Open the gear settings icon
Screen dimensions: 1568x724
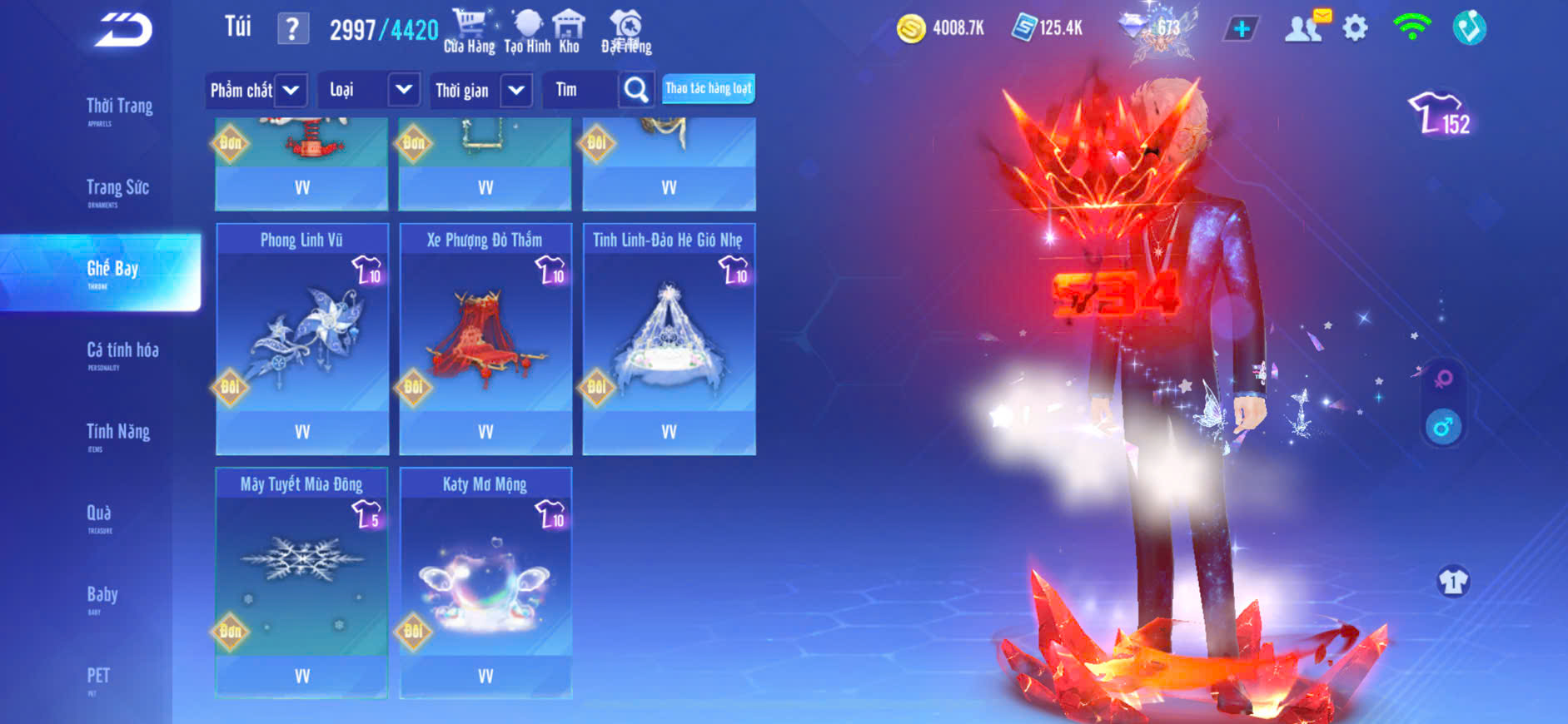tap(1355, 29)
